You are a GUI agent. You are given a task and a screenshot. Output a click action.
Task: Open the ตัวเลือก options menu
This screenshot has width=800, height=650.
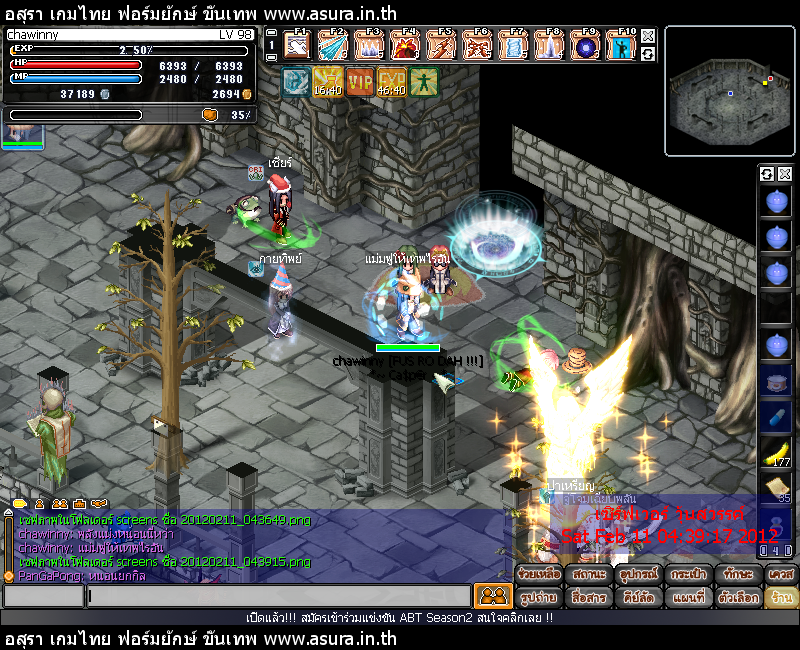(732, 597)
